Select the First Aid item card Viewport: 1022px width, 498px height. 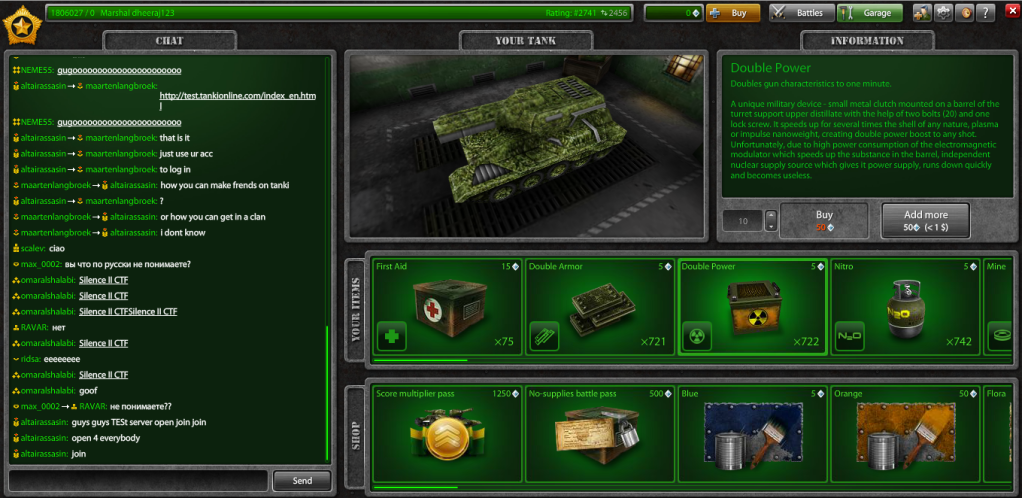pyautogui.click(x=446, y=307)
